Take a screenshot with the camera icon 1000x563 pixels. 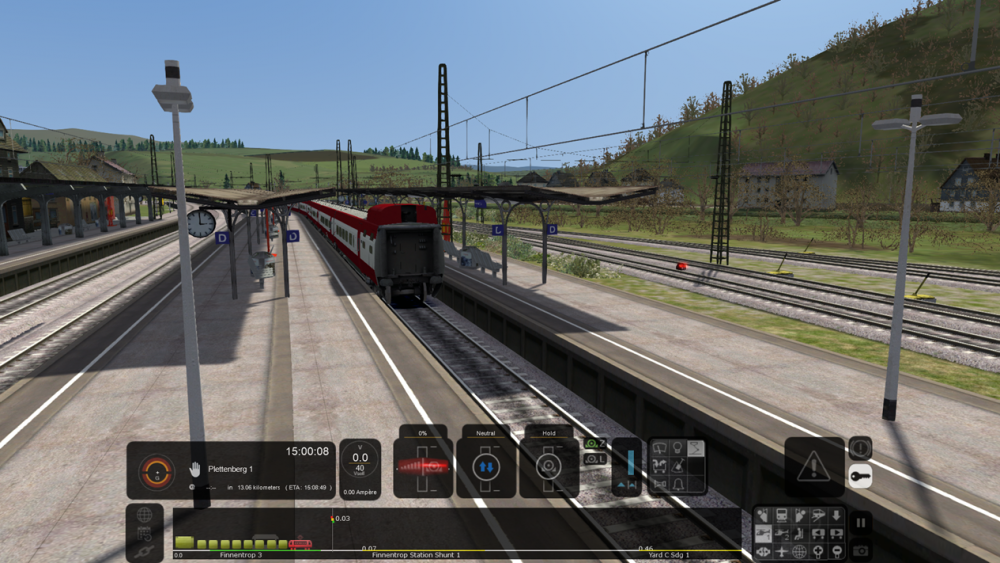click(860, 551)
